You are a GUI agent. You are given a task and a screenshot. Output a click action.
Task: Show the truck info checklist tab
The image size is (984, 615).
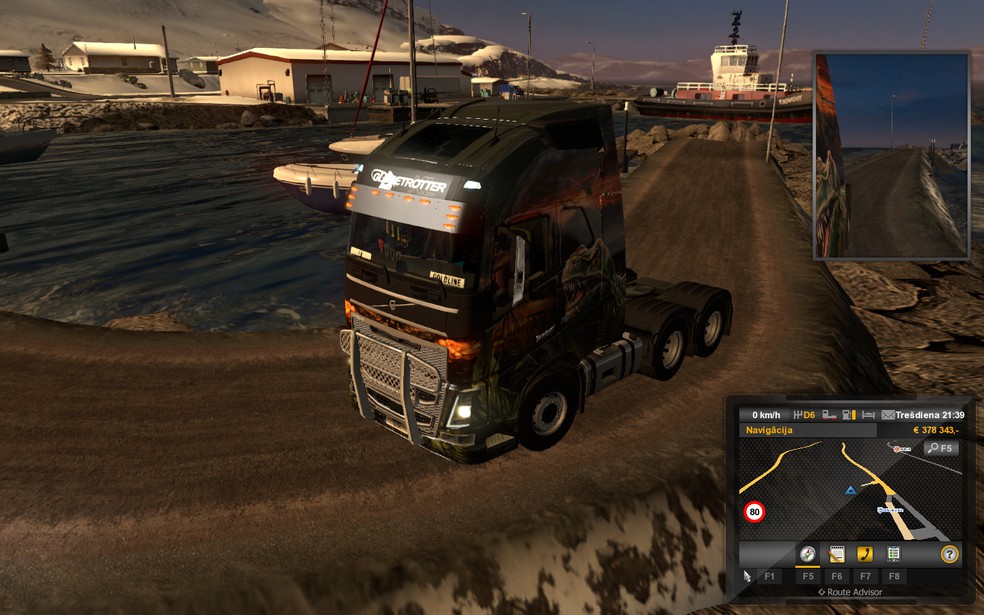point(893,554)
